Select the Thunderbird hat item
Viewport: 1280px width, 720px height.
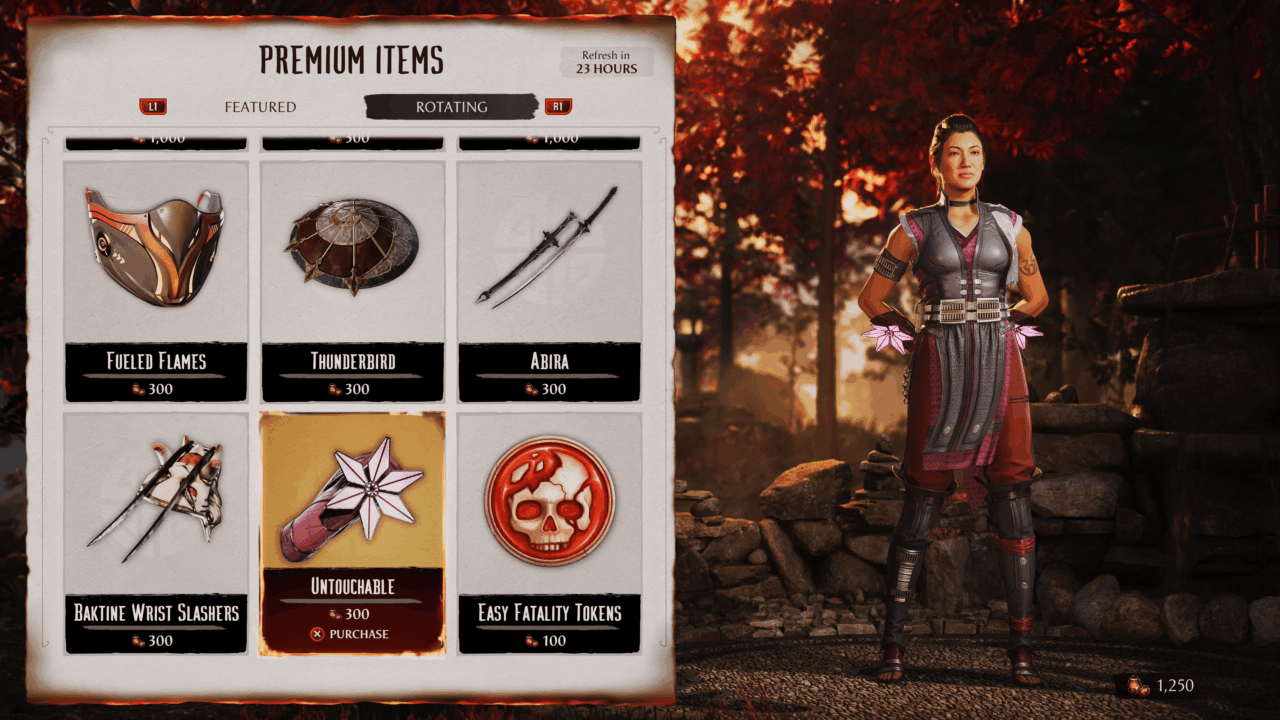[x=352, y=280]
